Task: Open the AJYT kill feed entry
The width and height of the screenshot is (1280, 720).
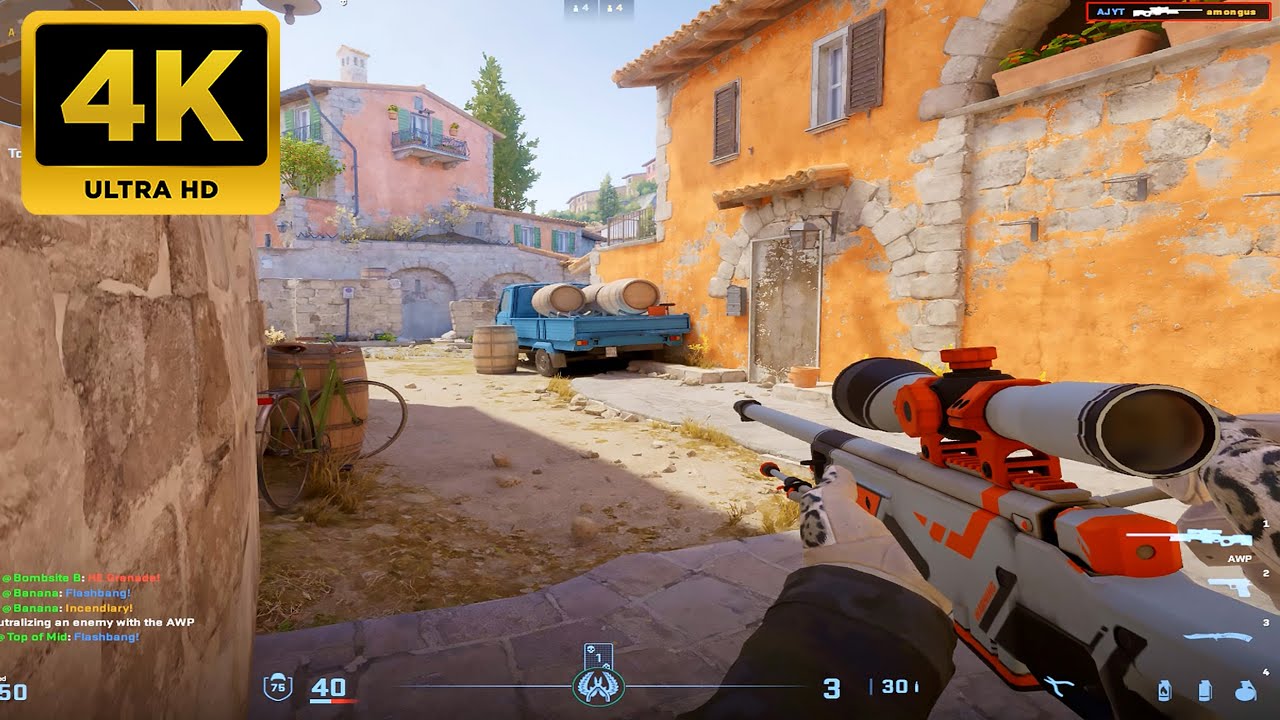Action: 1180,11
